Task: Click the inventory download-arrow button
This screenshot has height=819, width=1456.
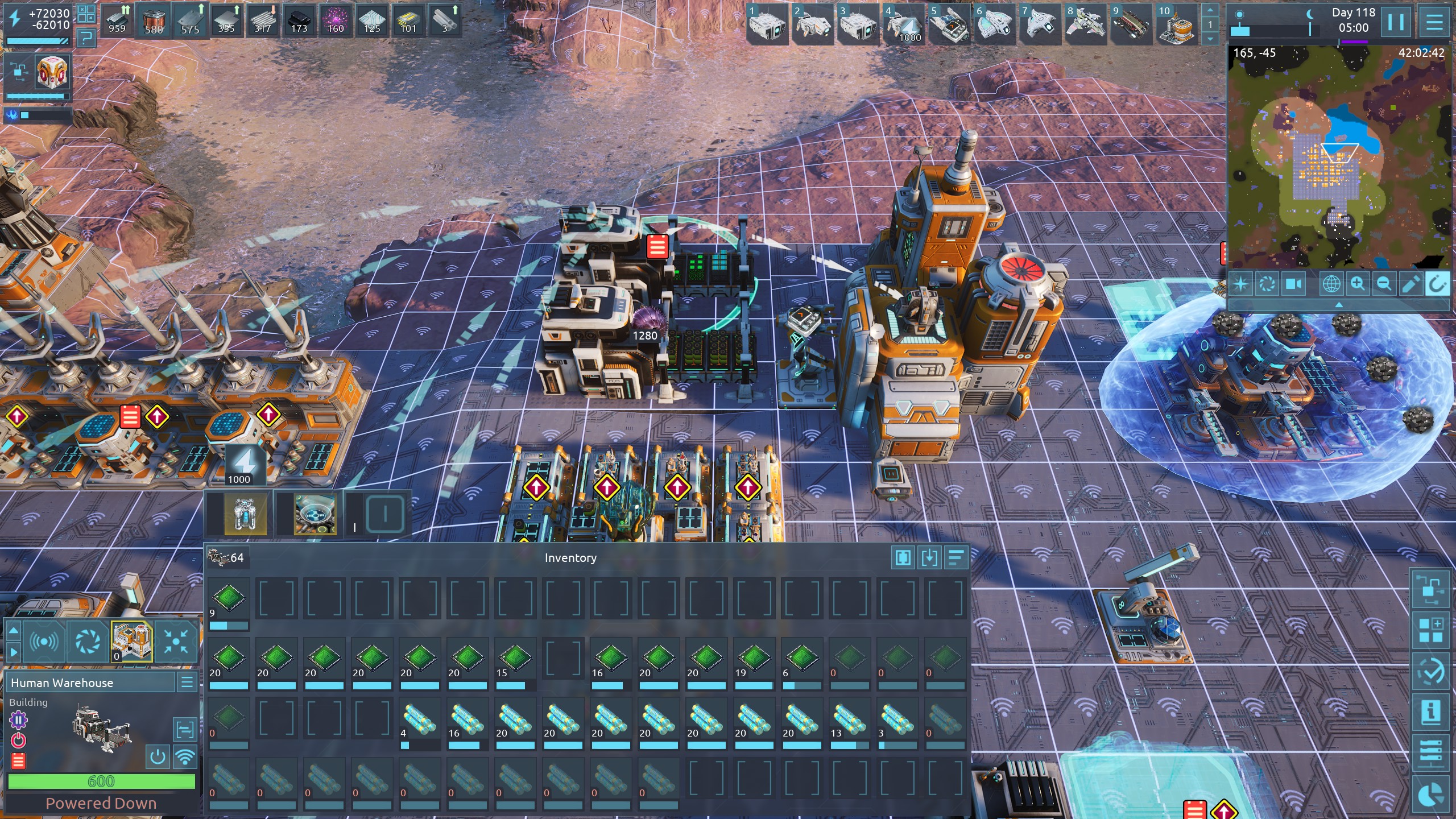Action: pyautogui.click(x=929, y=558)
